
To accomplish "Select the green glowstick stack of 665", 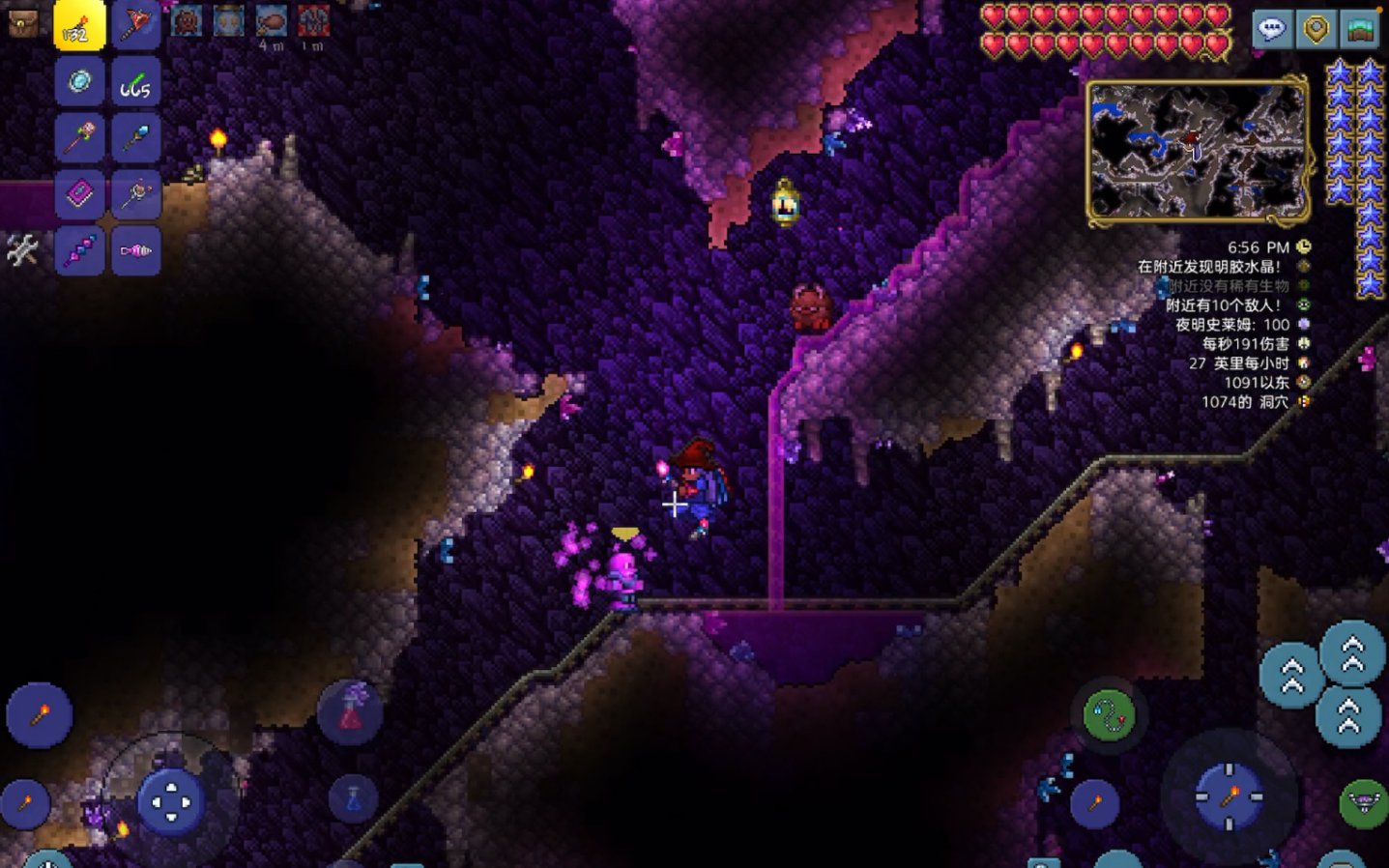I will click(135, 82).
